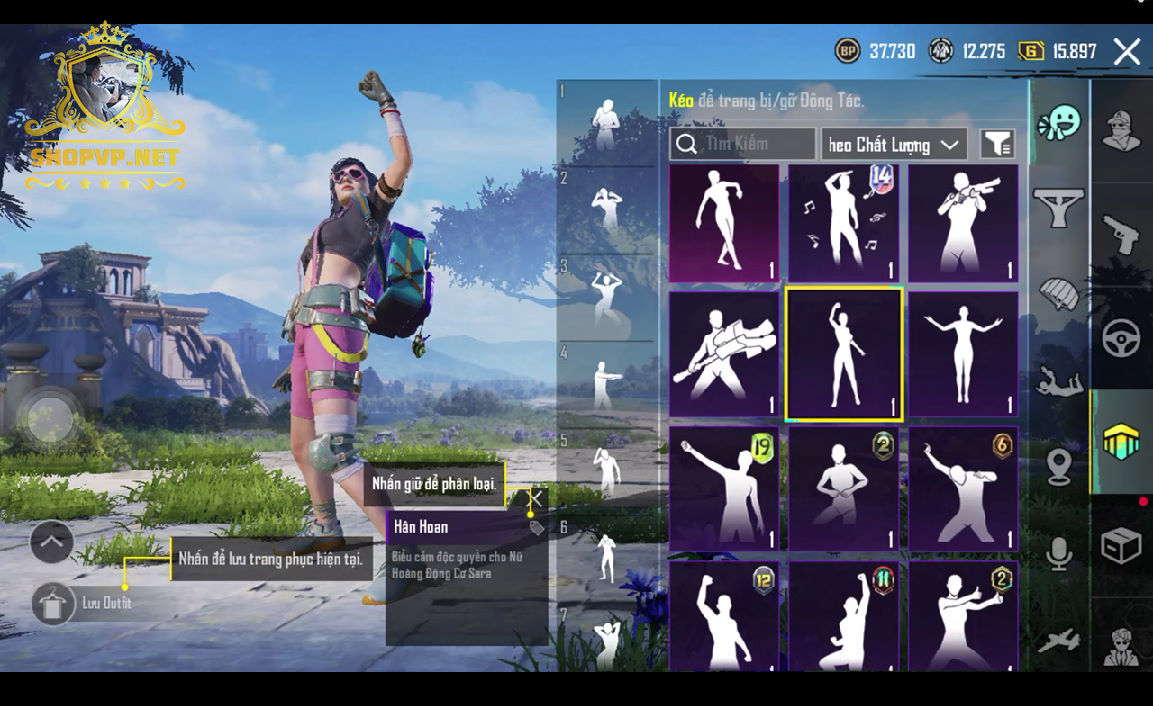The image size is (1153, 706).
Task: Expand the round up-arrow button
Action: point(52,542)
